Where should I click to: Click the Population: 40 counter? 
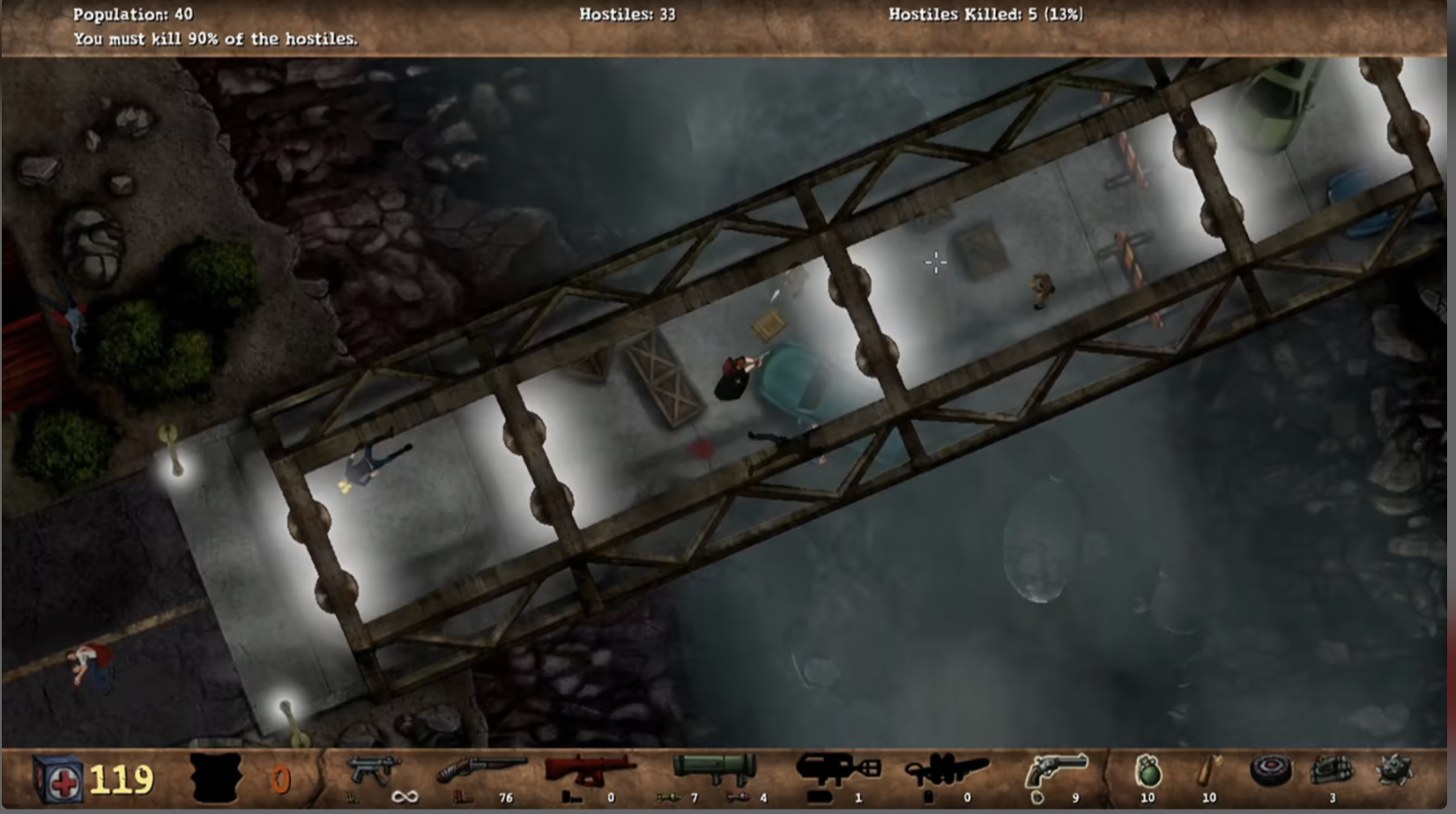[x=132, y=14]
